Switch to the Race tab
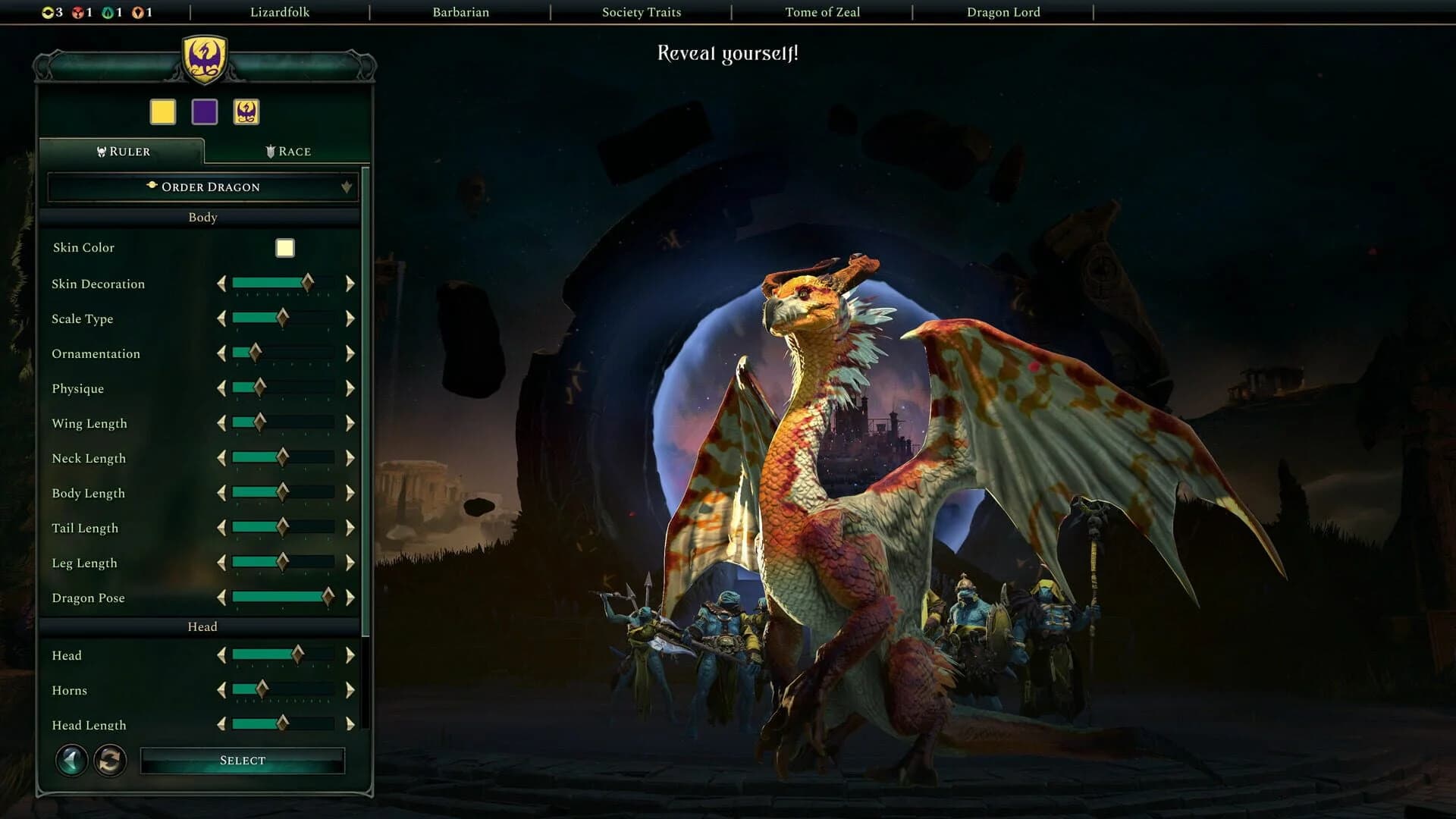Screen dimensions: 1456x819 coord(288,151)
